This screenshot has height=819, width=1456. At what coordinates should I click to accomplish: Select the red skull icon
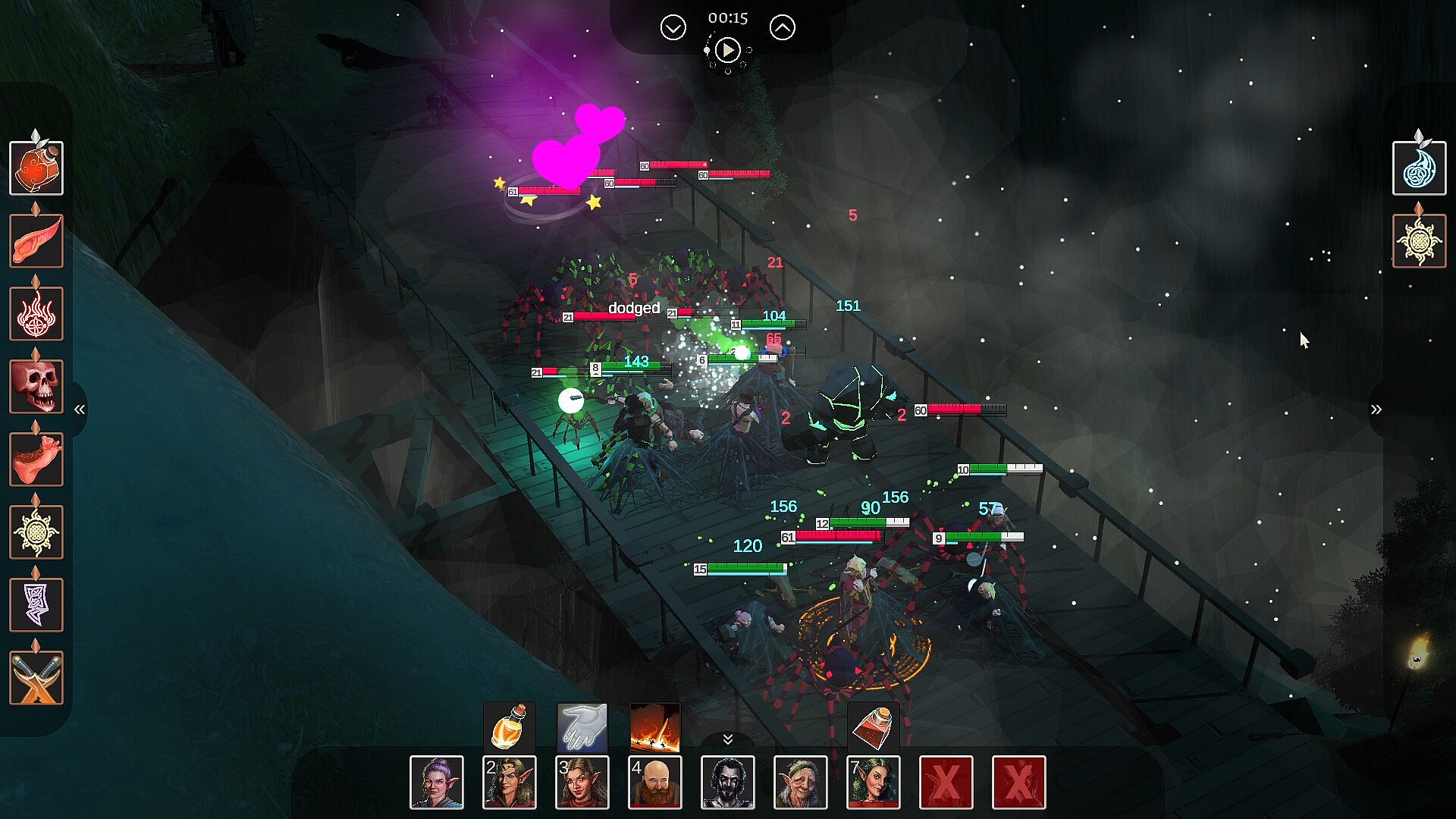[36, 387]
